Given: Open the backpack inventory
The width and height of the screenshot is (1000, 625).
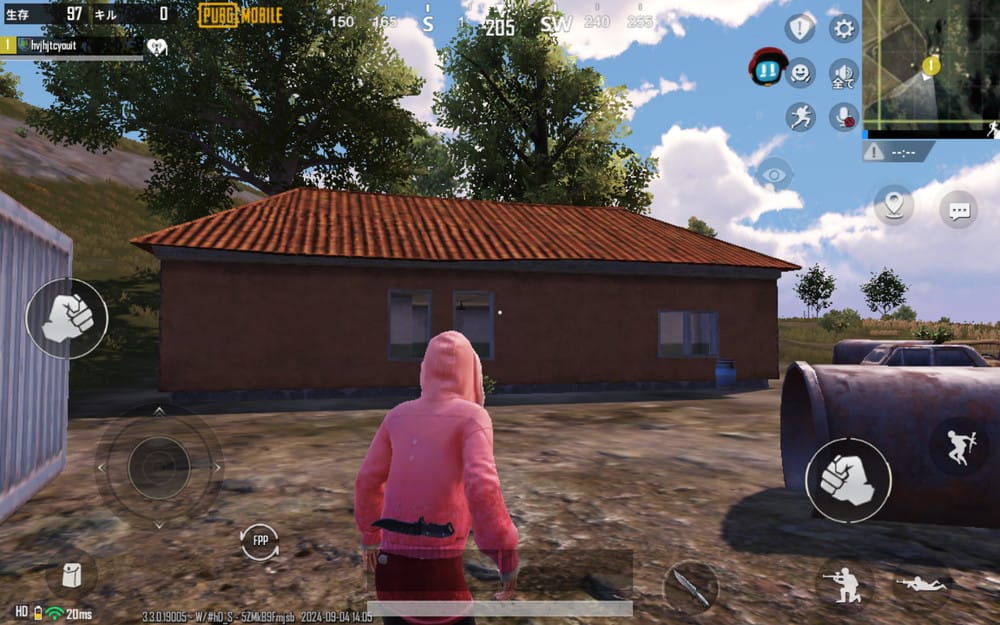Looking at the screenshot, I should pos(71,575).
